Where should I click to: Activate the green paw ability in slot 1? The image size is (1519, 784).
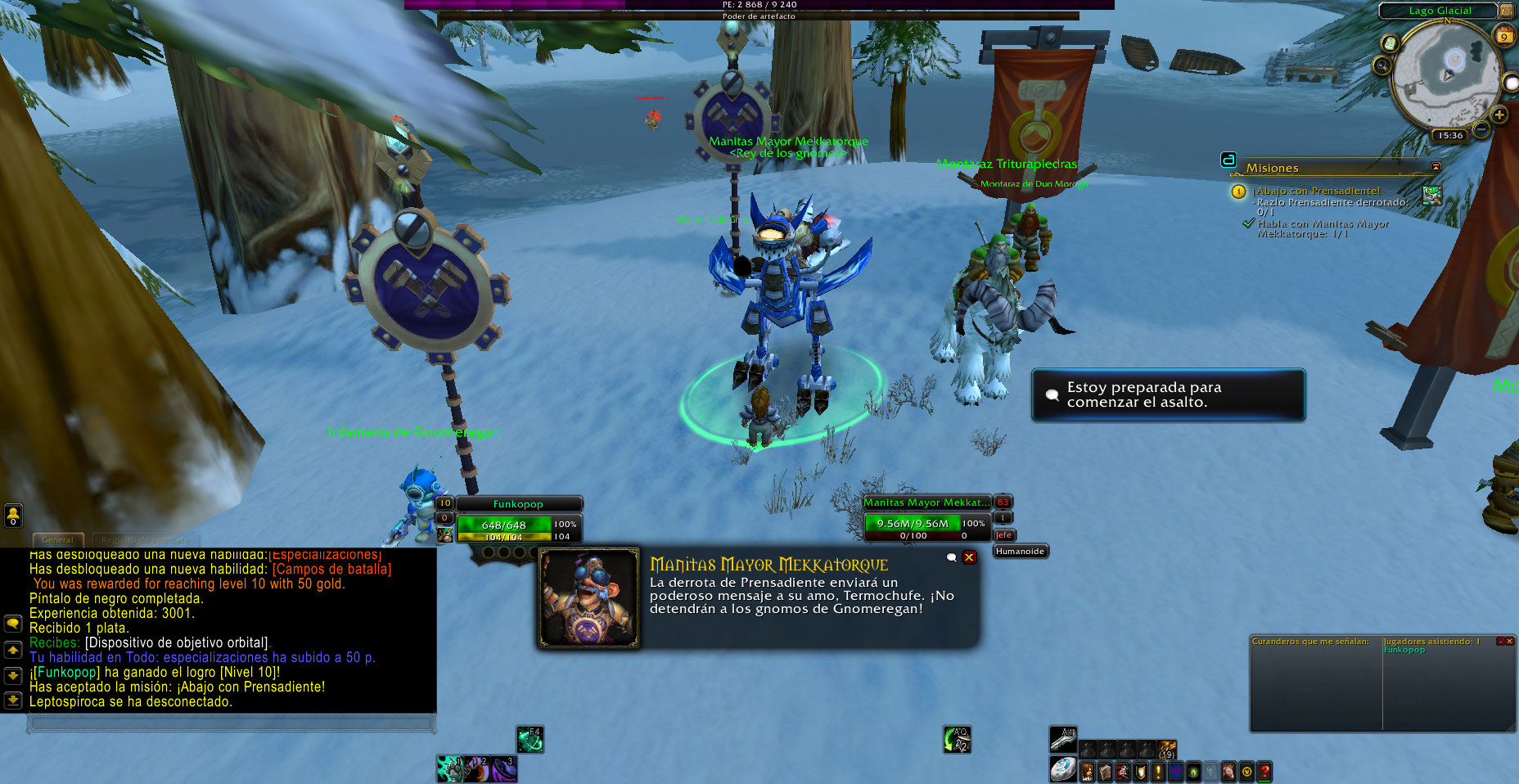(x=450, y=768)
